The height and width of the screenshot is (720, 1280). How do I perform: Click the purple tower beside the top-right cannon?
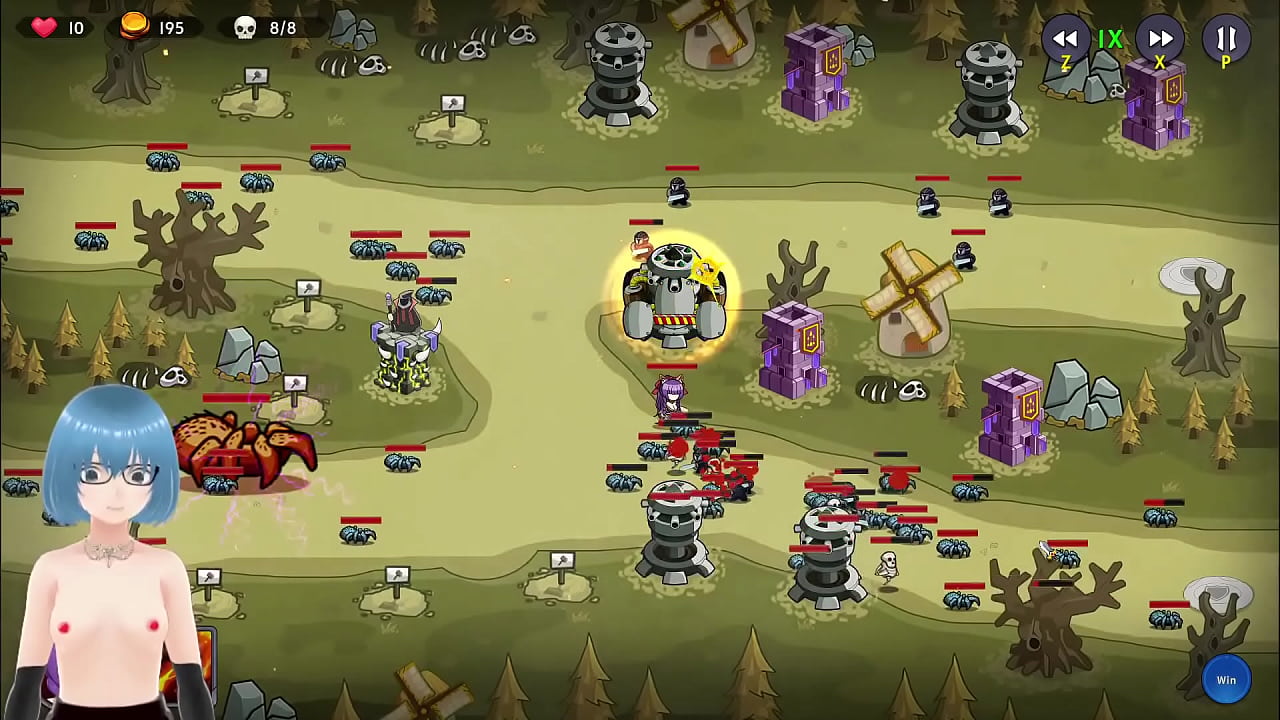1155,105
